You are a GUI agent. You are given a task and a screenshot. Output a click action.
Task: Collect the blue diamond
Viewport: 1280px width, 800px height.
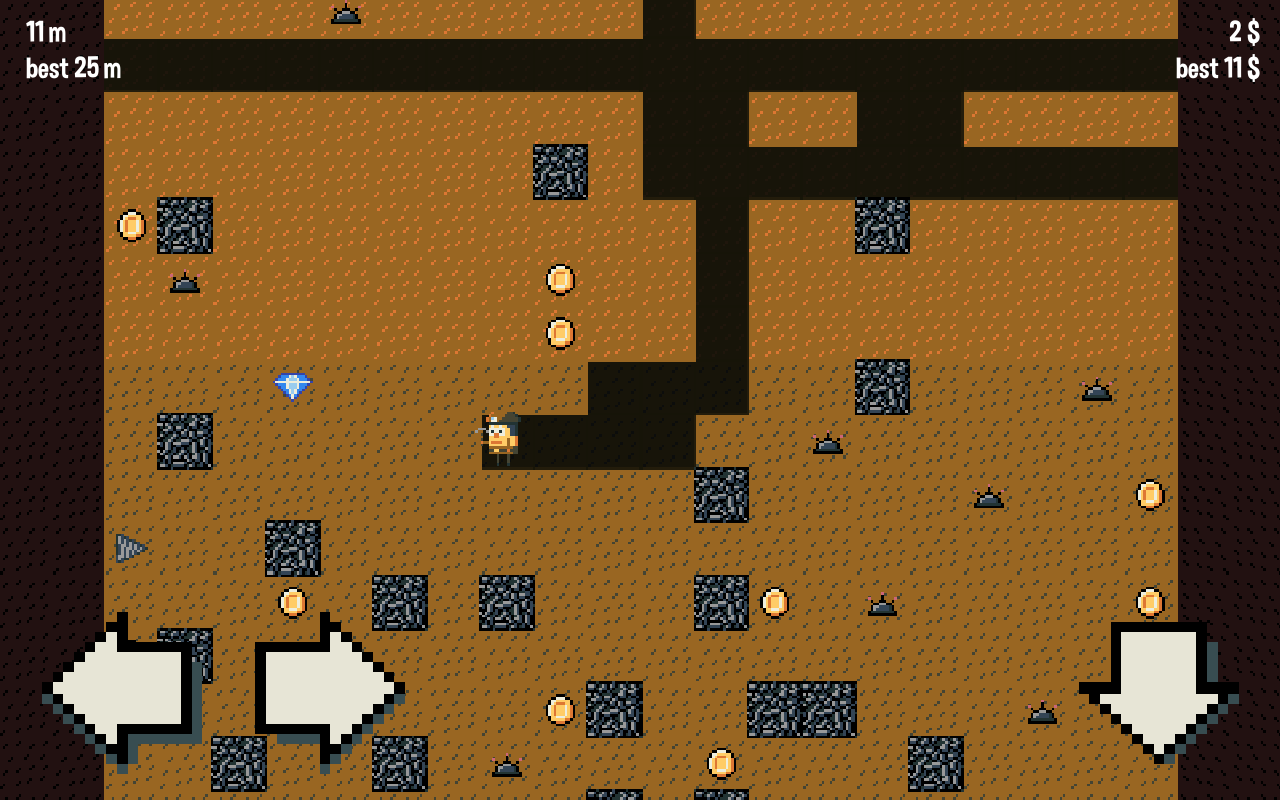291,385
